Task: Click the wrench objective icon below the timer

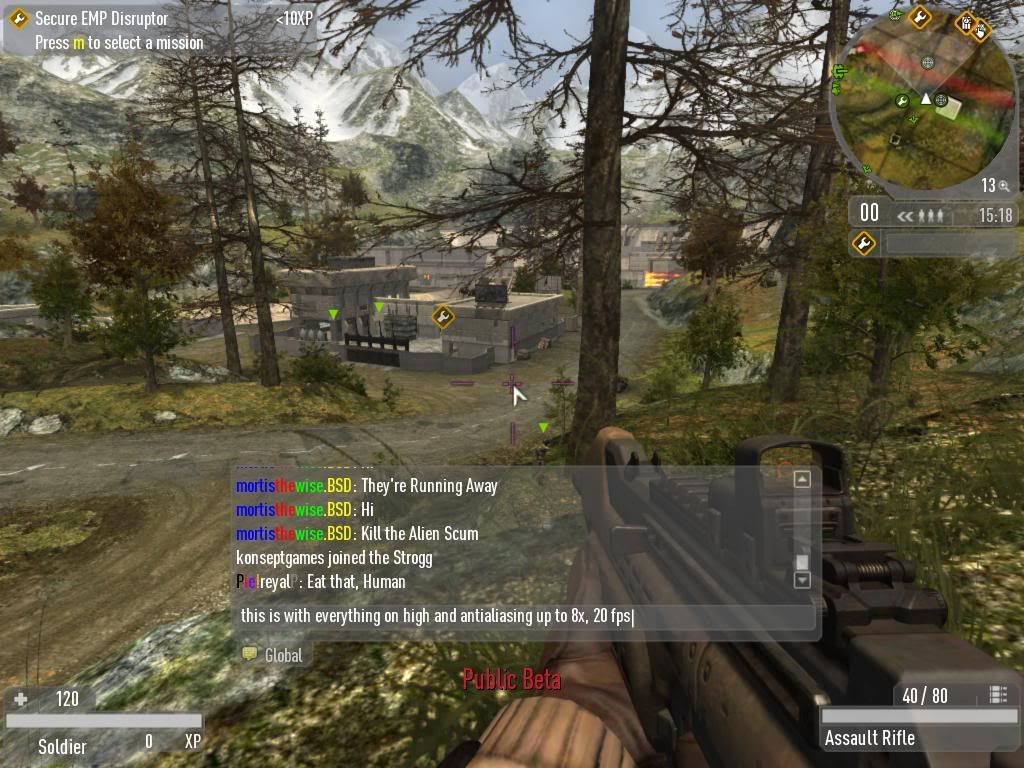Action: tap(863, 243)
